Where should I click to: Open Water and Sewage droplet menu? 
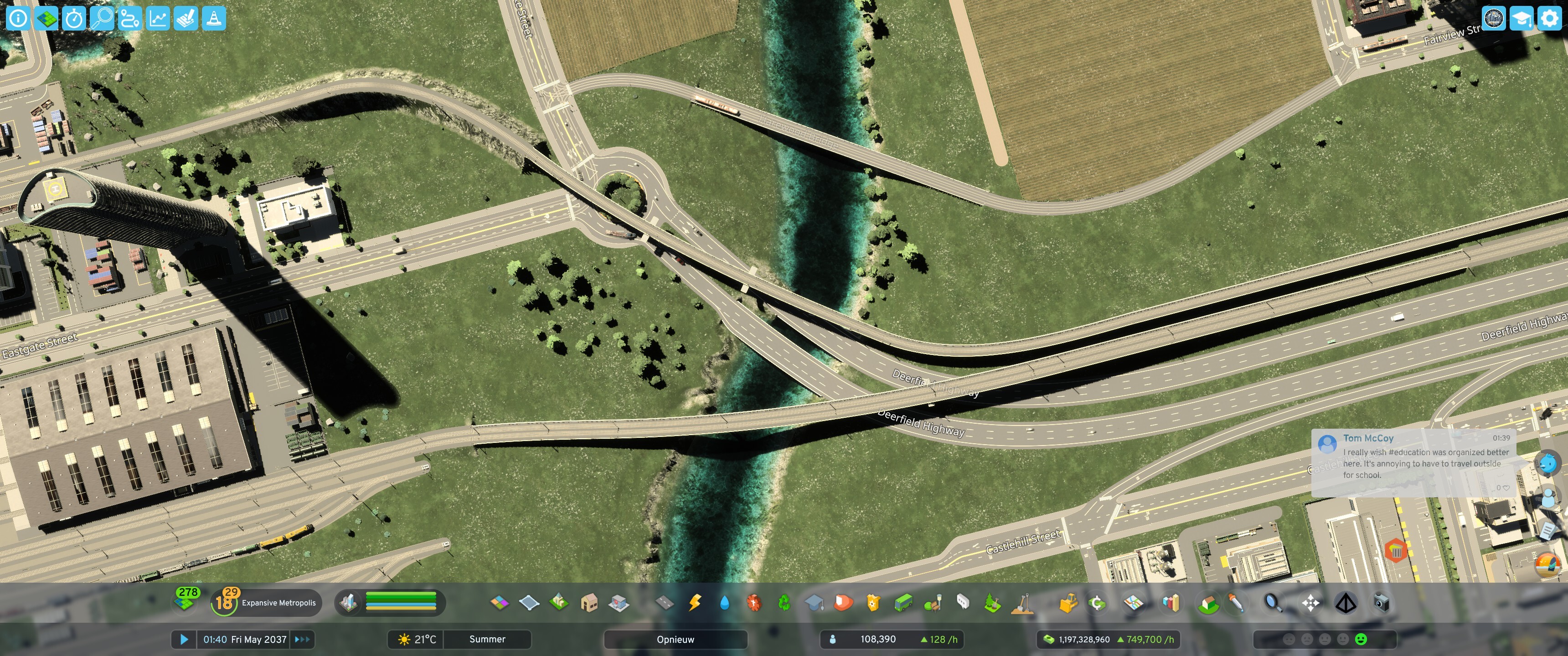point(724,603)
